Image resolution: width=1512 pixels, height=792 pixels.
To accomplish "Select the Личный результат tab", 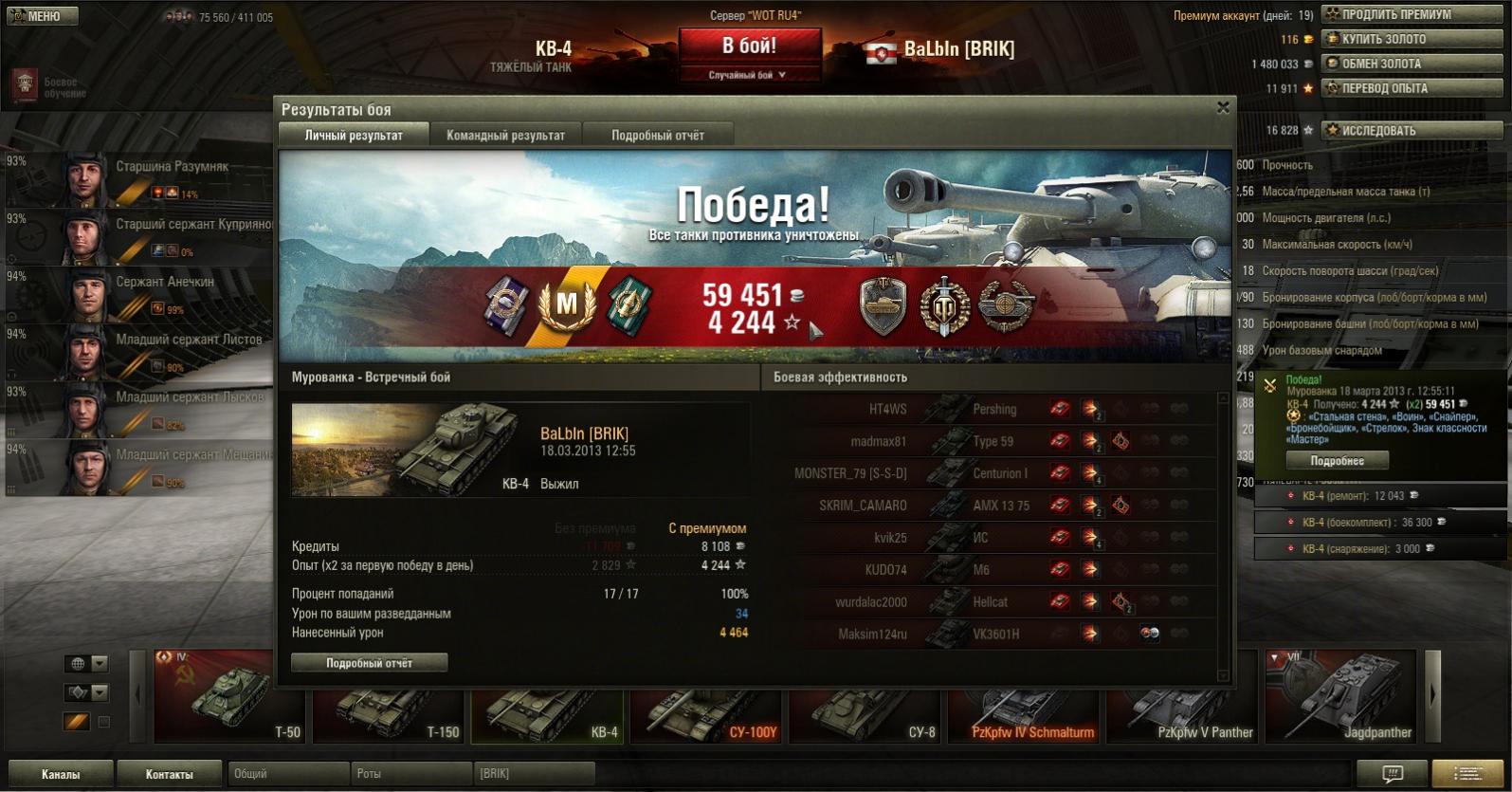I will pos(354,136).
